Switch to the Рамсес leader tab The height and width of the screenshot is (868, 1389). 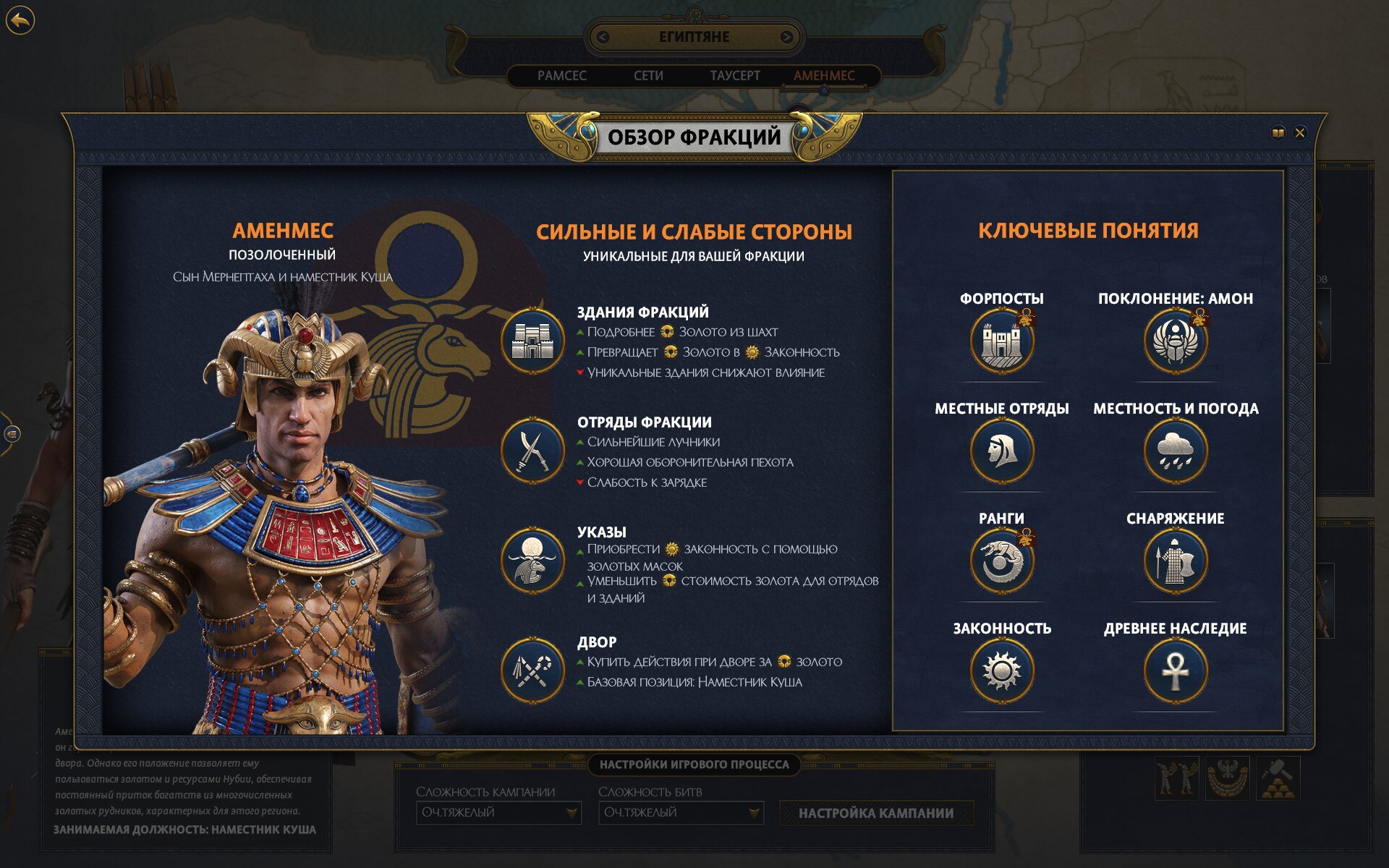click(561, 75)
